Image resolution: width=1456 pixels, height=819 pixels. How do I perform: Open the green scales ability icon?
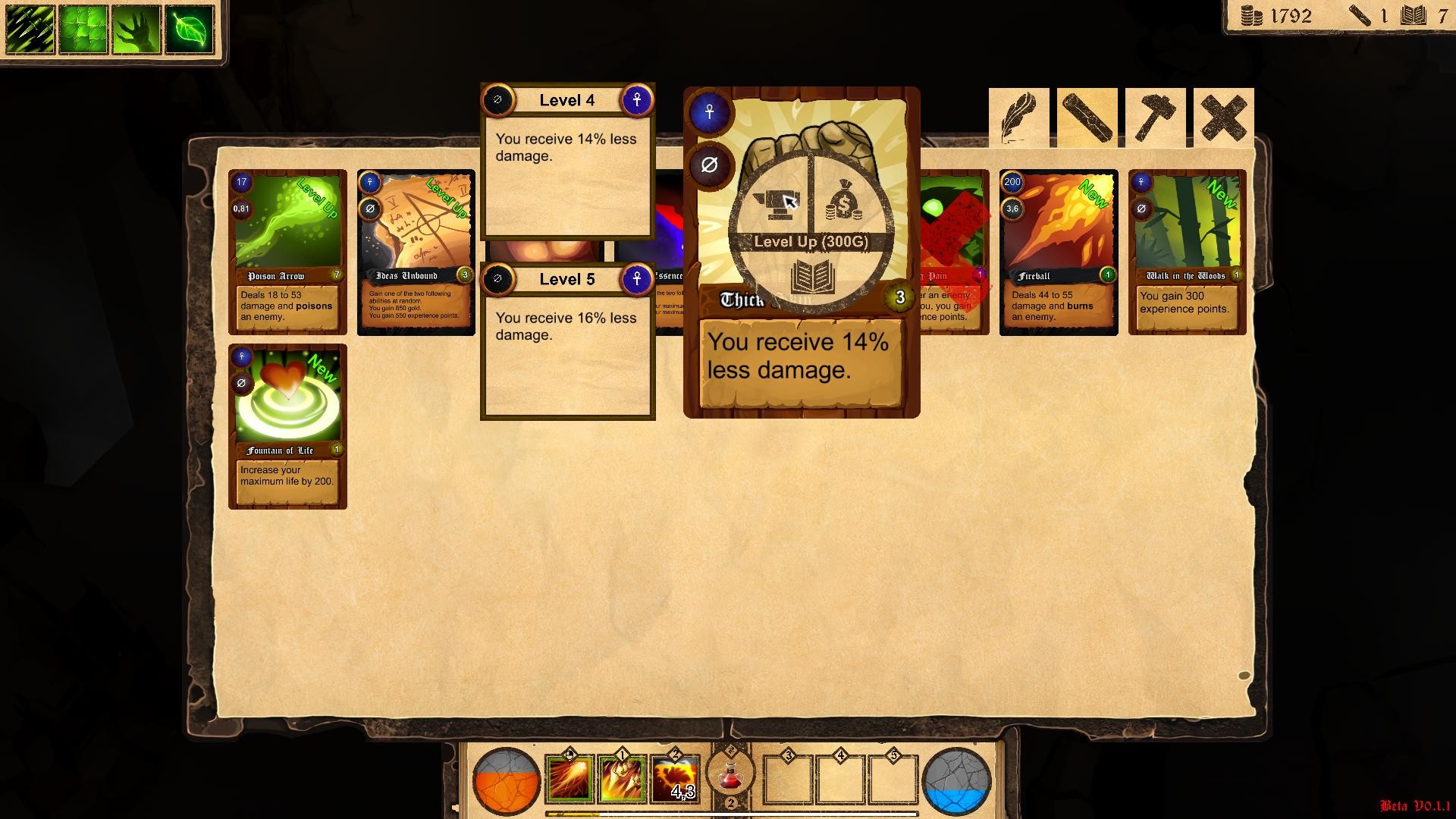point(82,28)
